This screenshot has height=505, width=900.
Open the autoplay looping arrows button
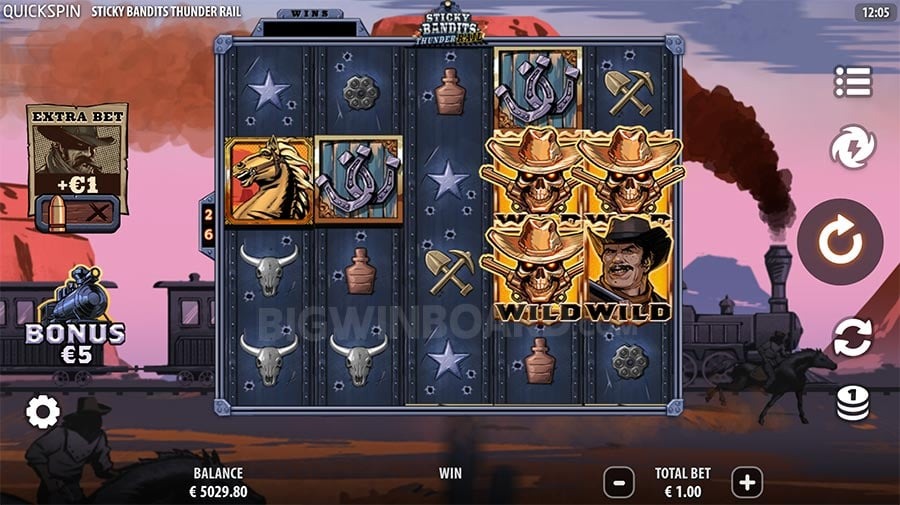pyautogui.click(x=853, y=337)
